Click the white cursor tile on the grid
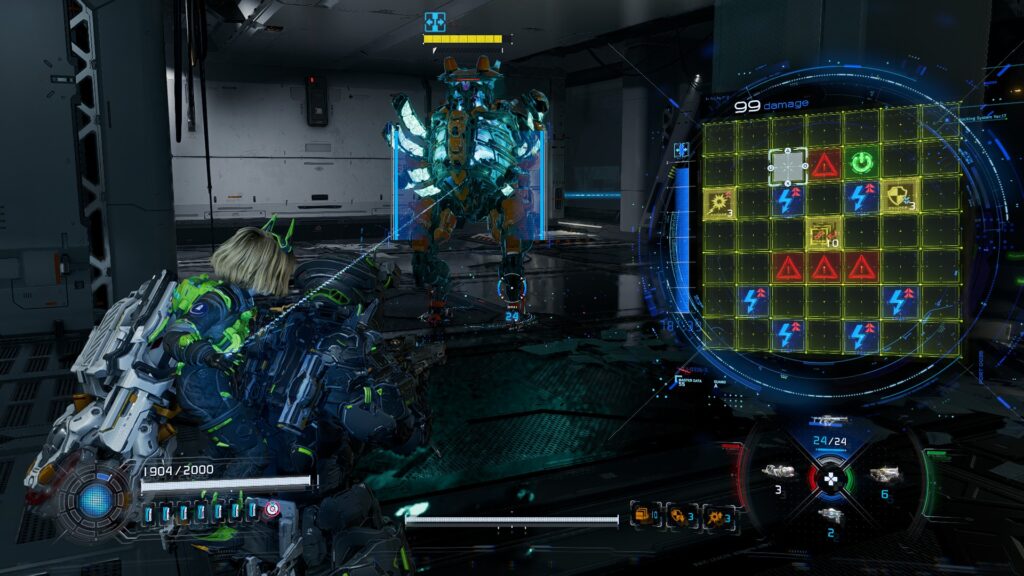This screenshot has width=1024, height=576. pyautogui.click(x=788, y=165)
